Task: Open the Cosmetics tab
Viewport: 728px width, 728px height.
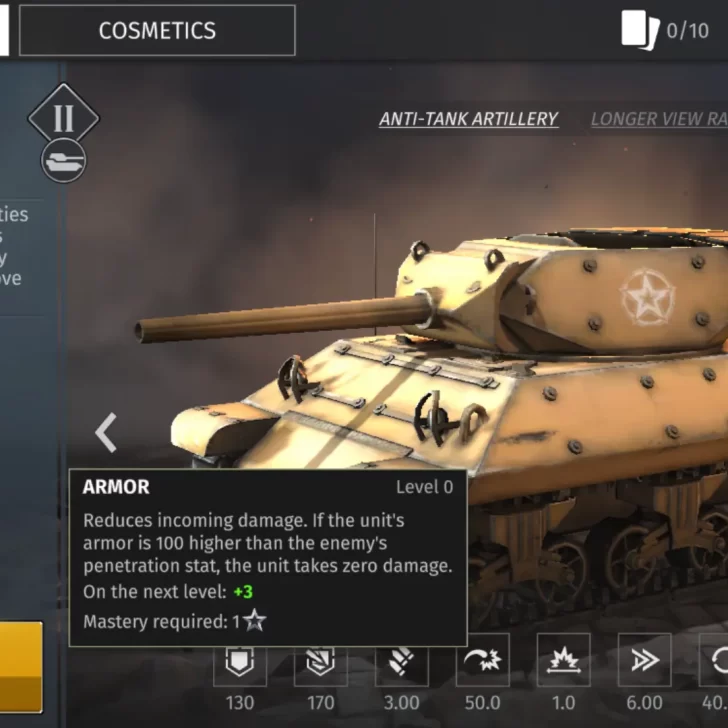Action: pyautogui.click(x=157, y=30)
